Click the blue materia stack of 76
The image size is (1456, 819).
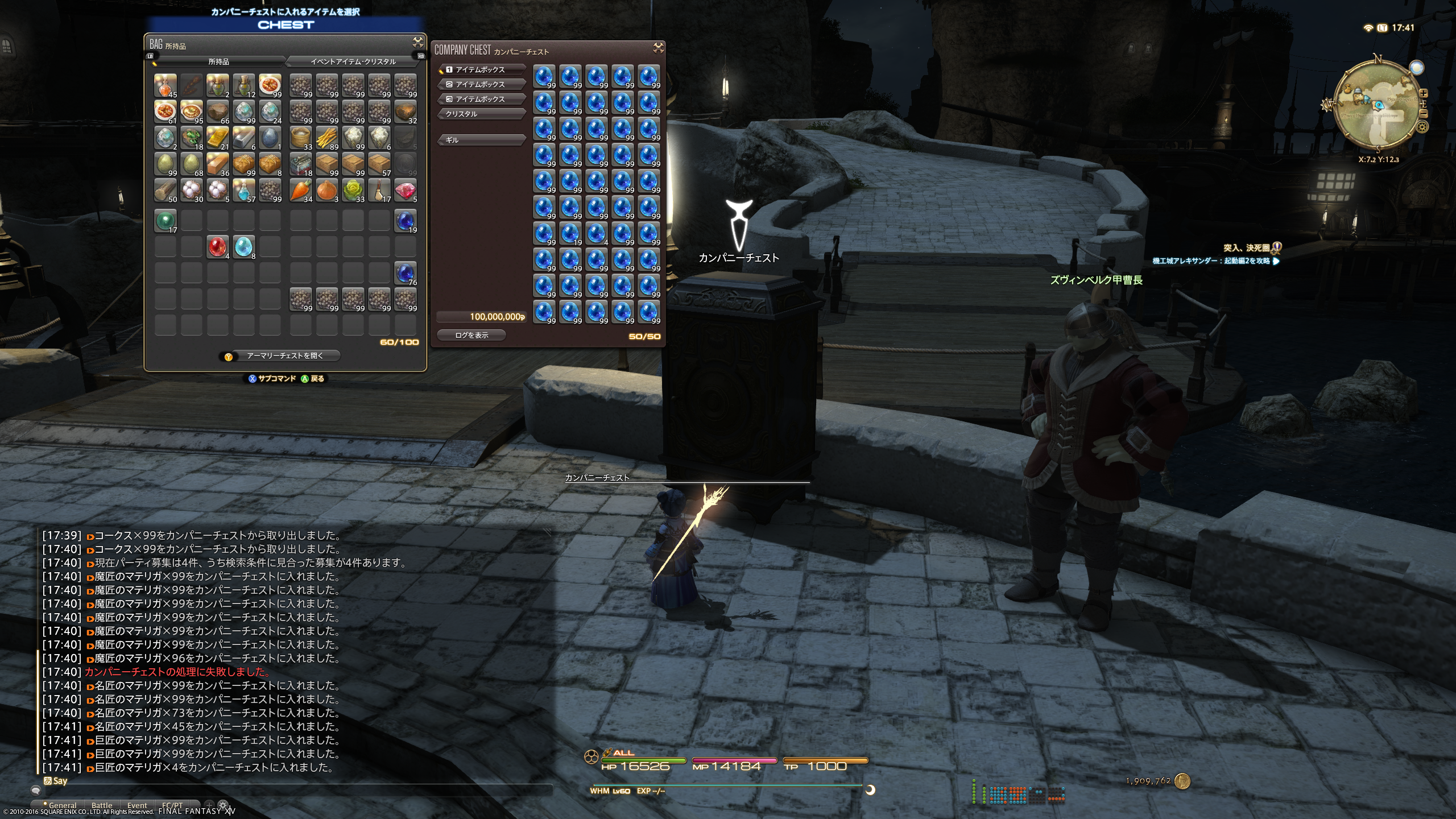click(405, 273)
